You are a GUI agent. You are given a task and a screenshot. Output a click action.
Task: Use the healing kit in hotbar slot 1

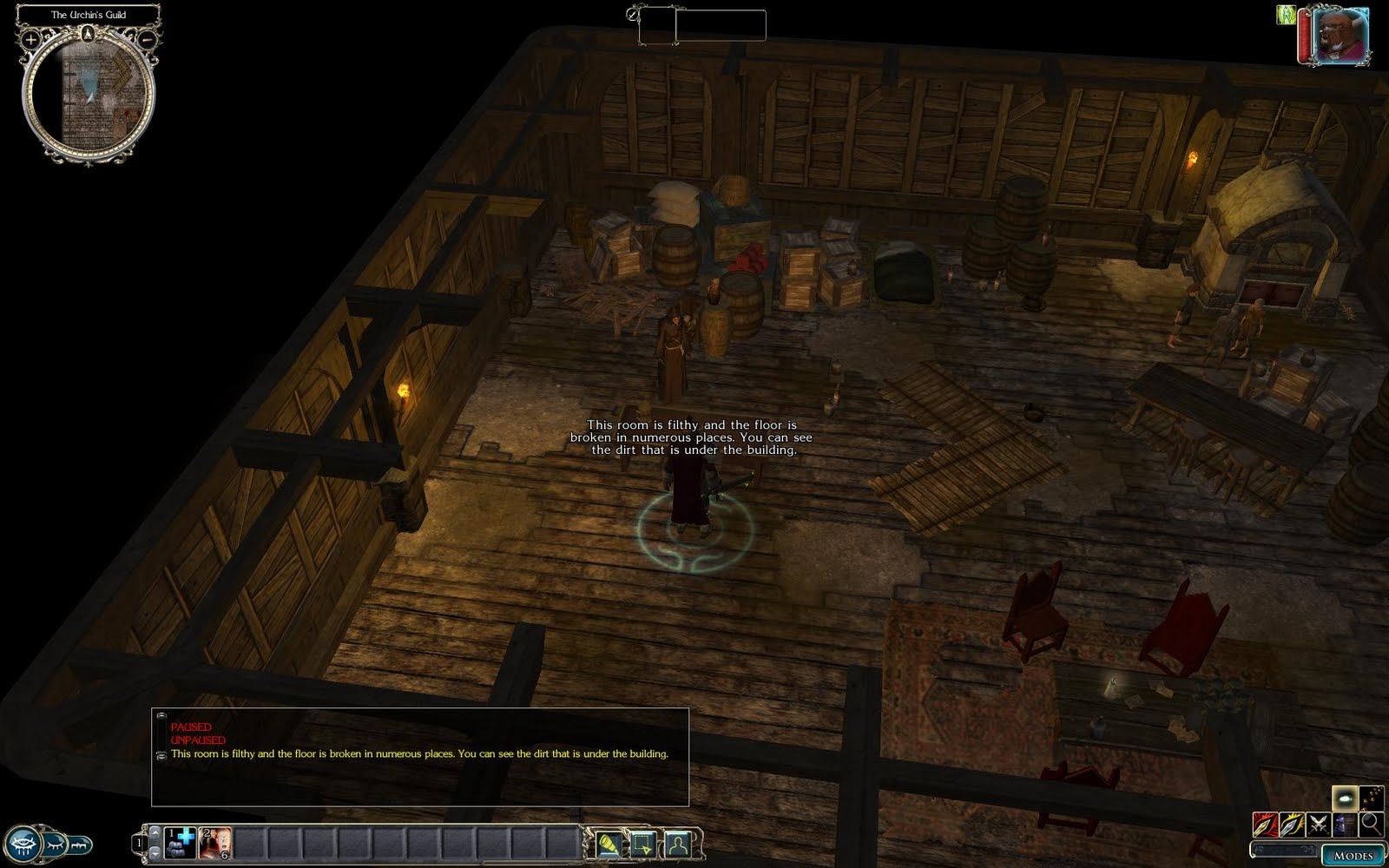coord(181,843)
